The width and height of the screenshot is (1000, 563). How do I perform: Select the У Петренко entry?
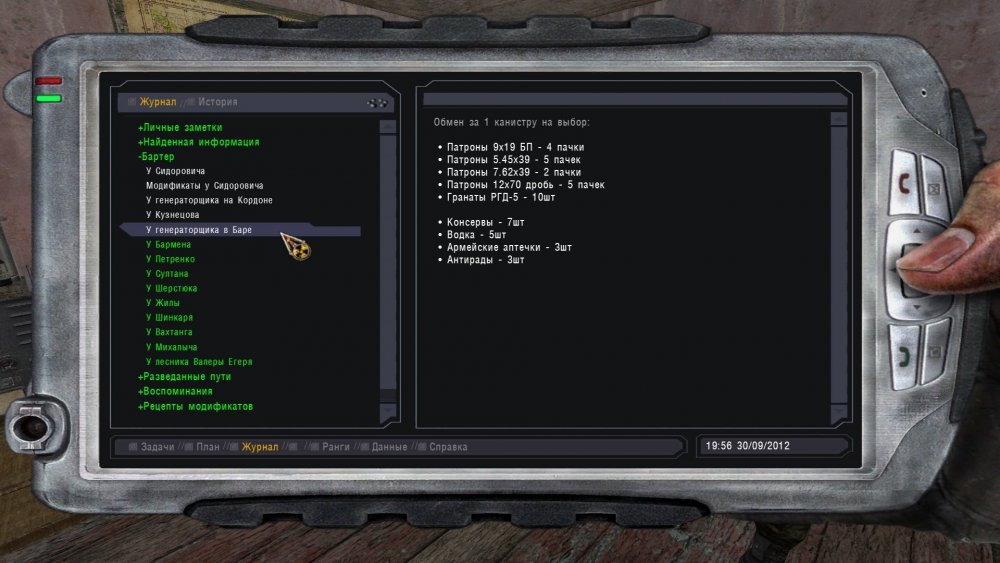(x=170, y=259)
